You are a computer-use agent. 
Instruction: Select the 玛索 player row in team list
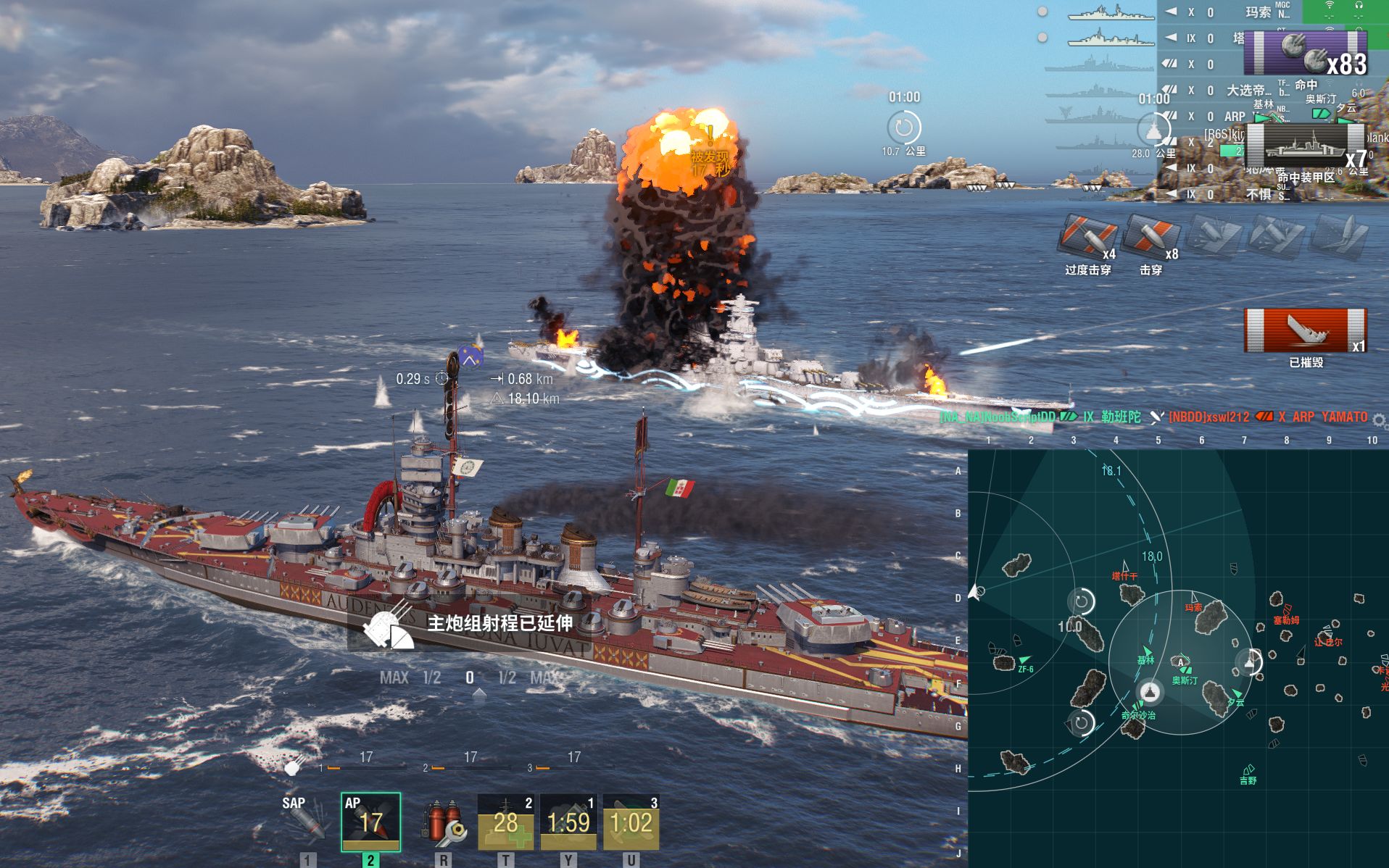pyautogui.click(x=1257, y=12)
